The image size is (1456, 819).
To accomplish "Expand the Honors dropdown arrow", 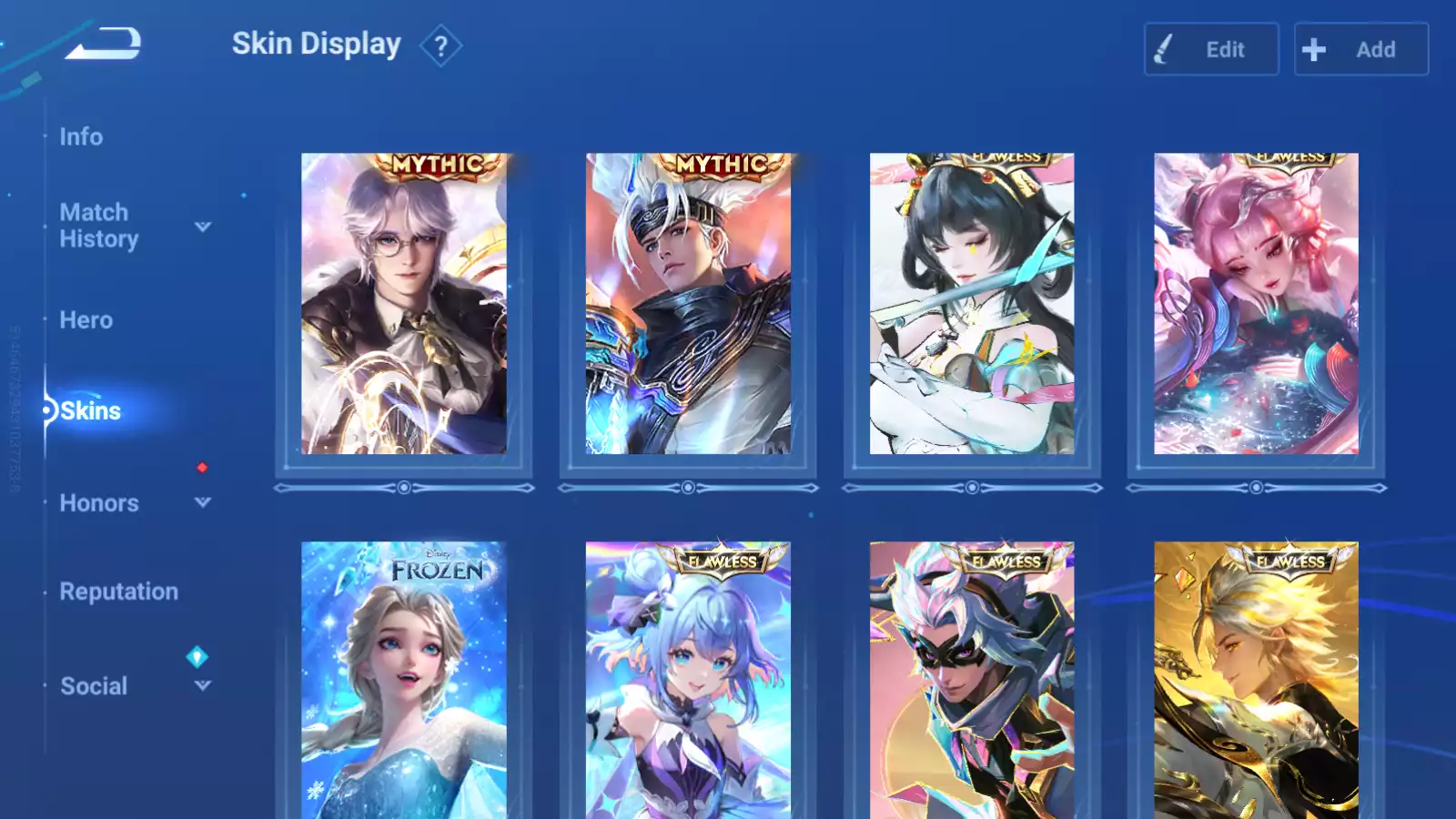I will 203,502.
